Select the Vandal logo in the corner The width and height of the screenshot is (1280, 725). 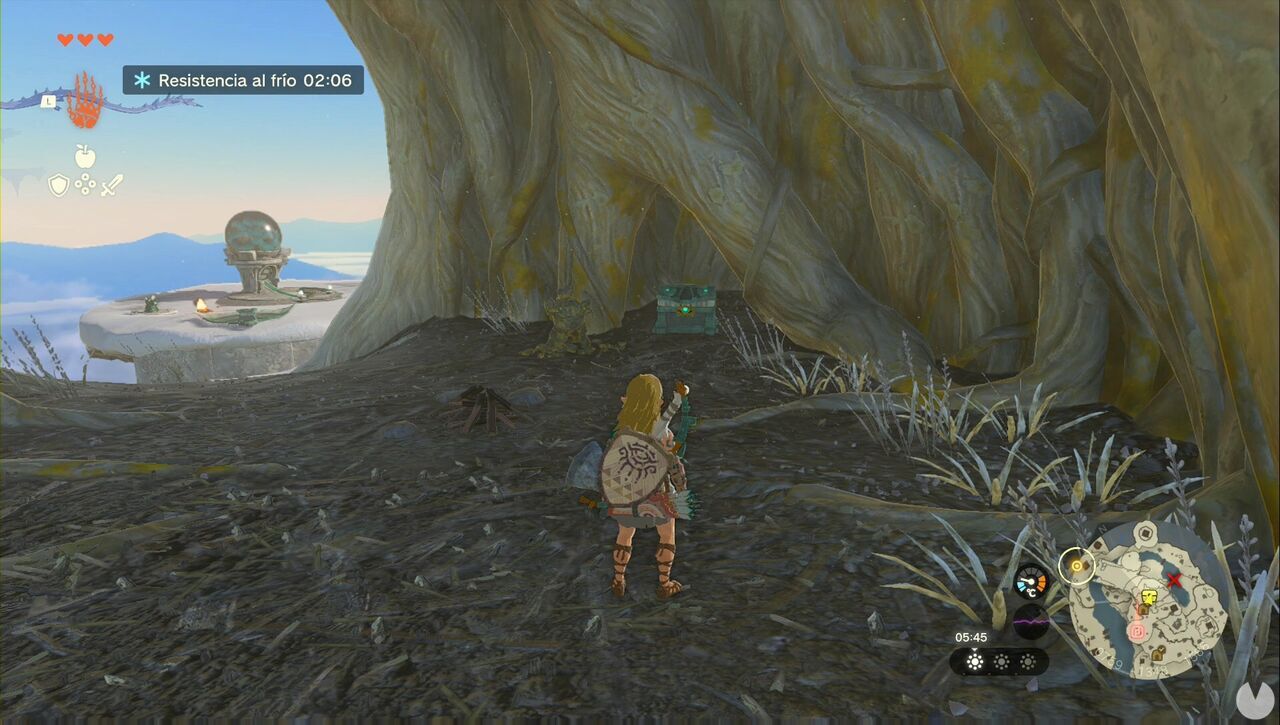tap(1255, 700)
